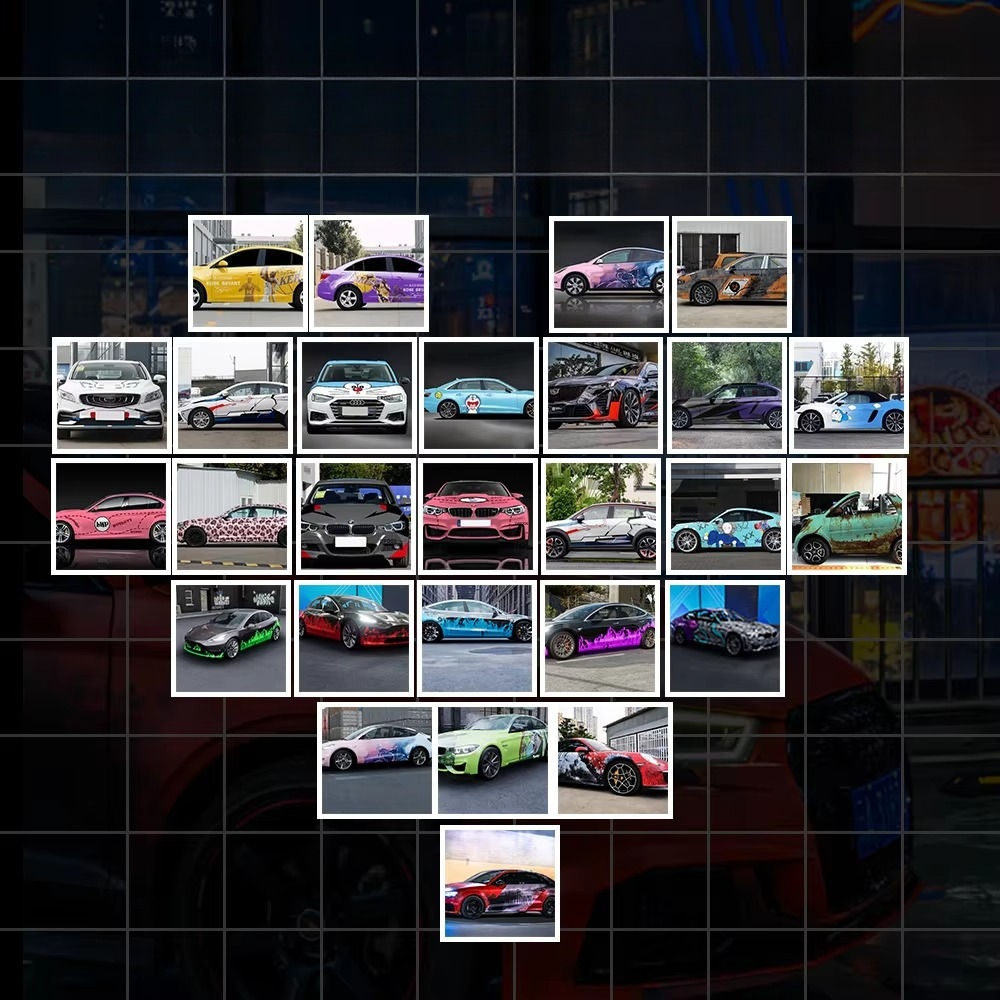
Task: Select the white car with blue-red stripes
Action: (233, 395)
